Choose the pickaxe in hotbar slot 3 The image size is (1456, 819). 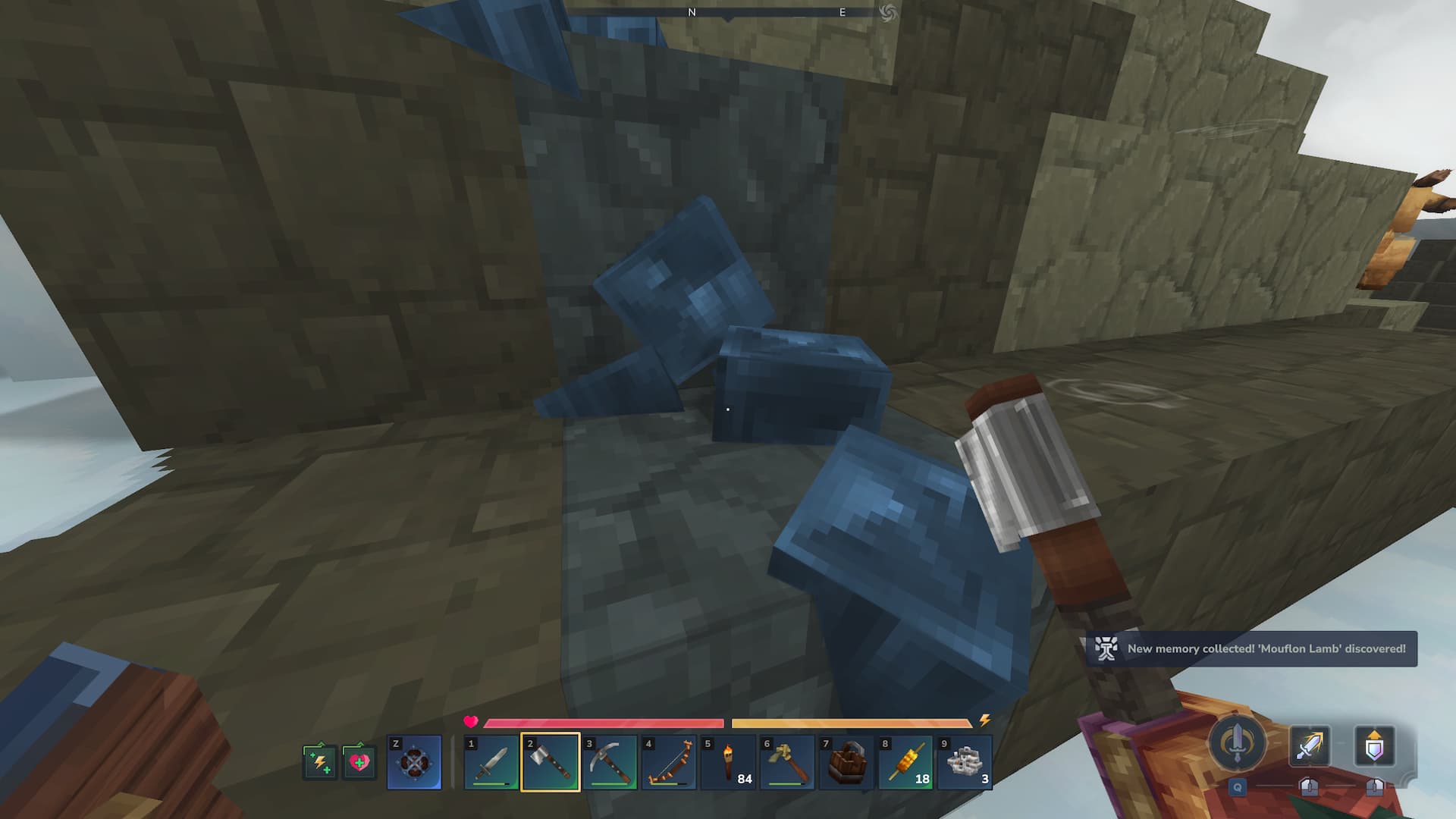coord(610,762)
